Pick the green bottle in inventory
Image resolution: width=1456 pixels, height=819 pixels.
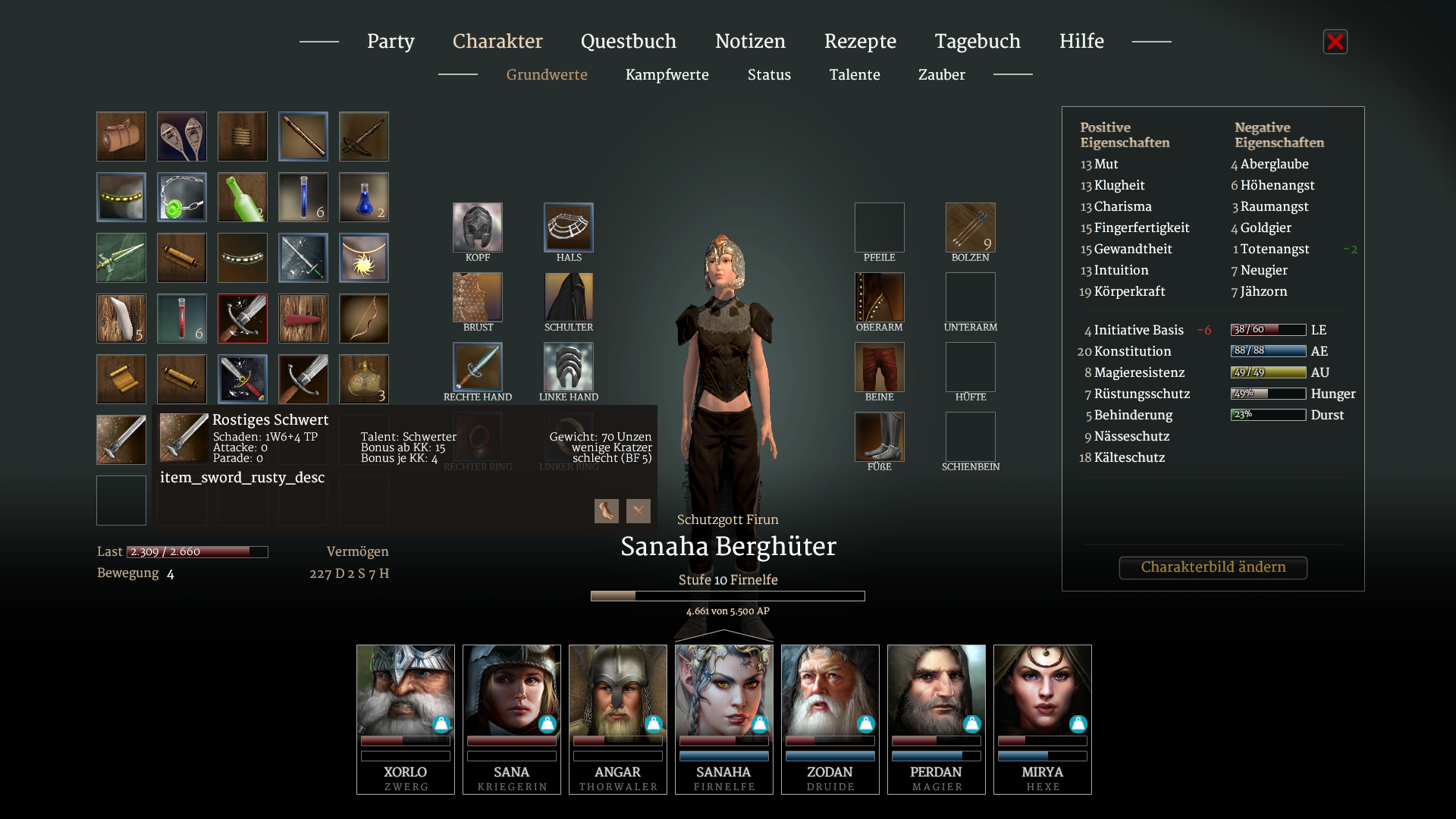[243, 197]
